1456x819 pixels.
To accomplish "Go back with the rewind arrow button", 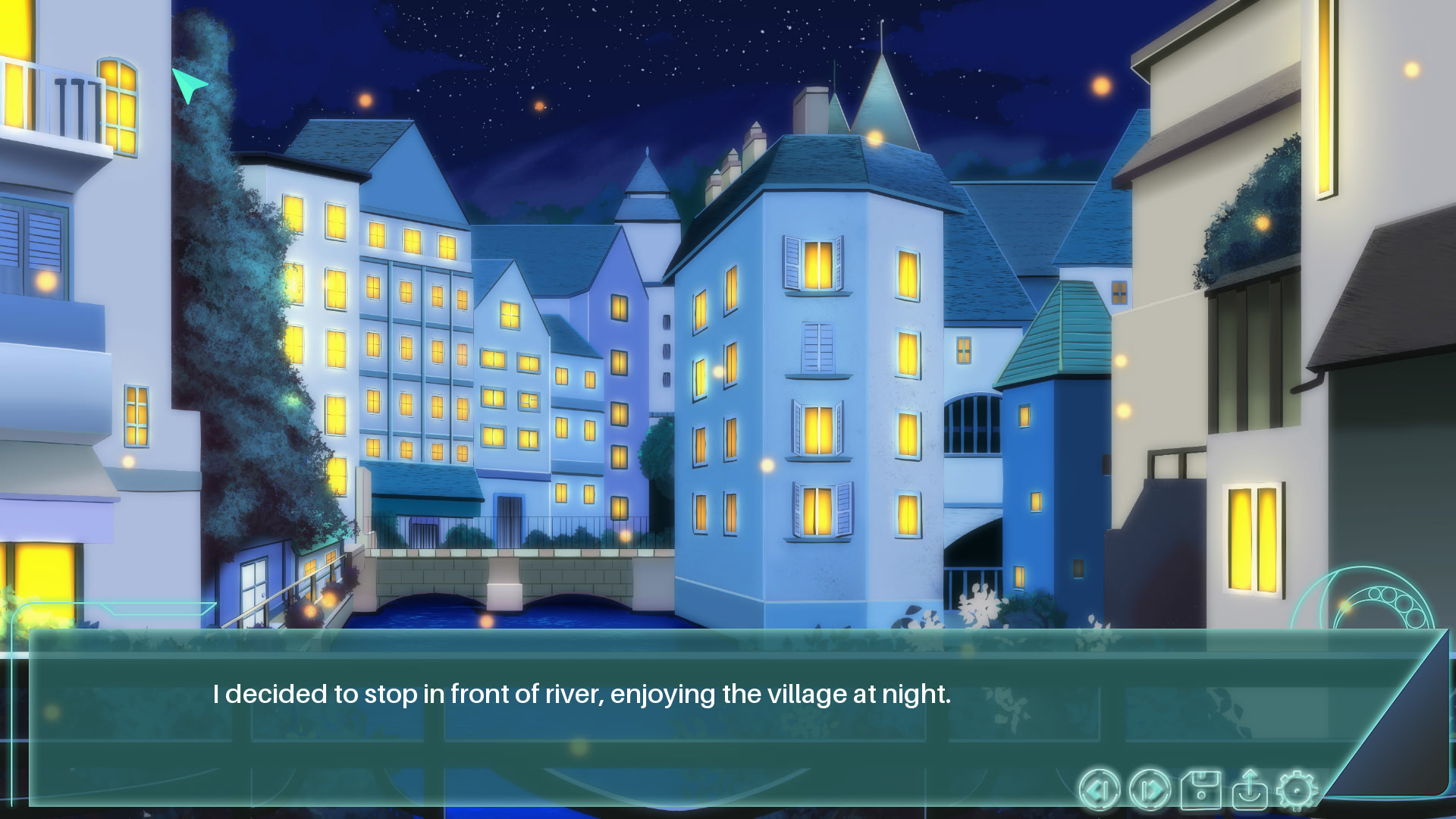I will 1099,790.
